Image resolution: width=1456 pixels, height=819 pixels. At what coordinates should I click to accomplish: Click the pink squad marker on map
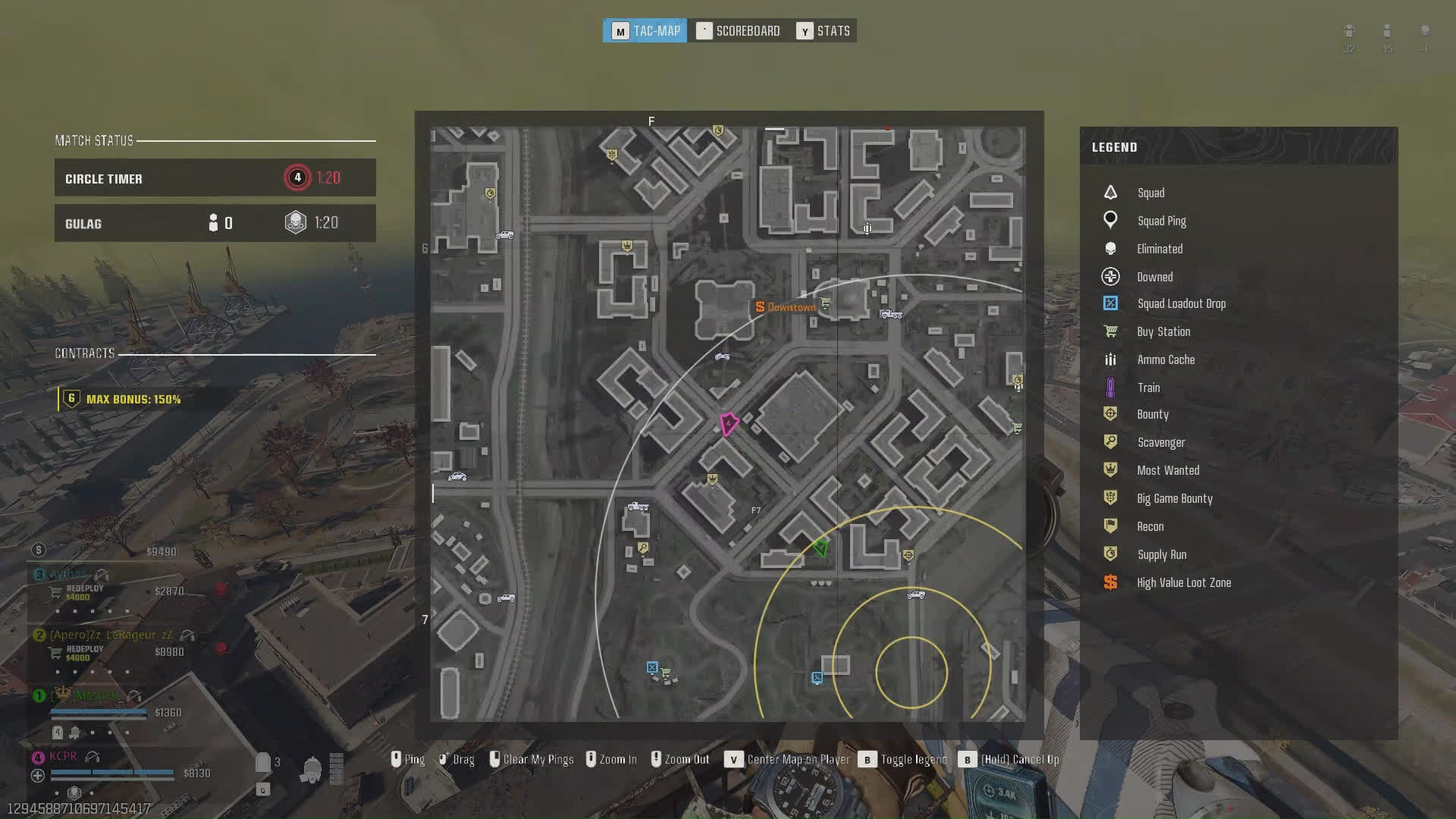(x=729, y=424)
